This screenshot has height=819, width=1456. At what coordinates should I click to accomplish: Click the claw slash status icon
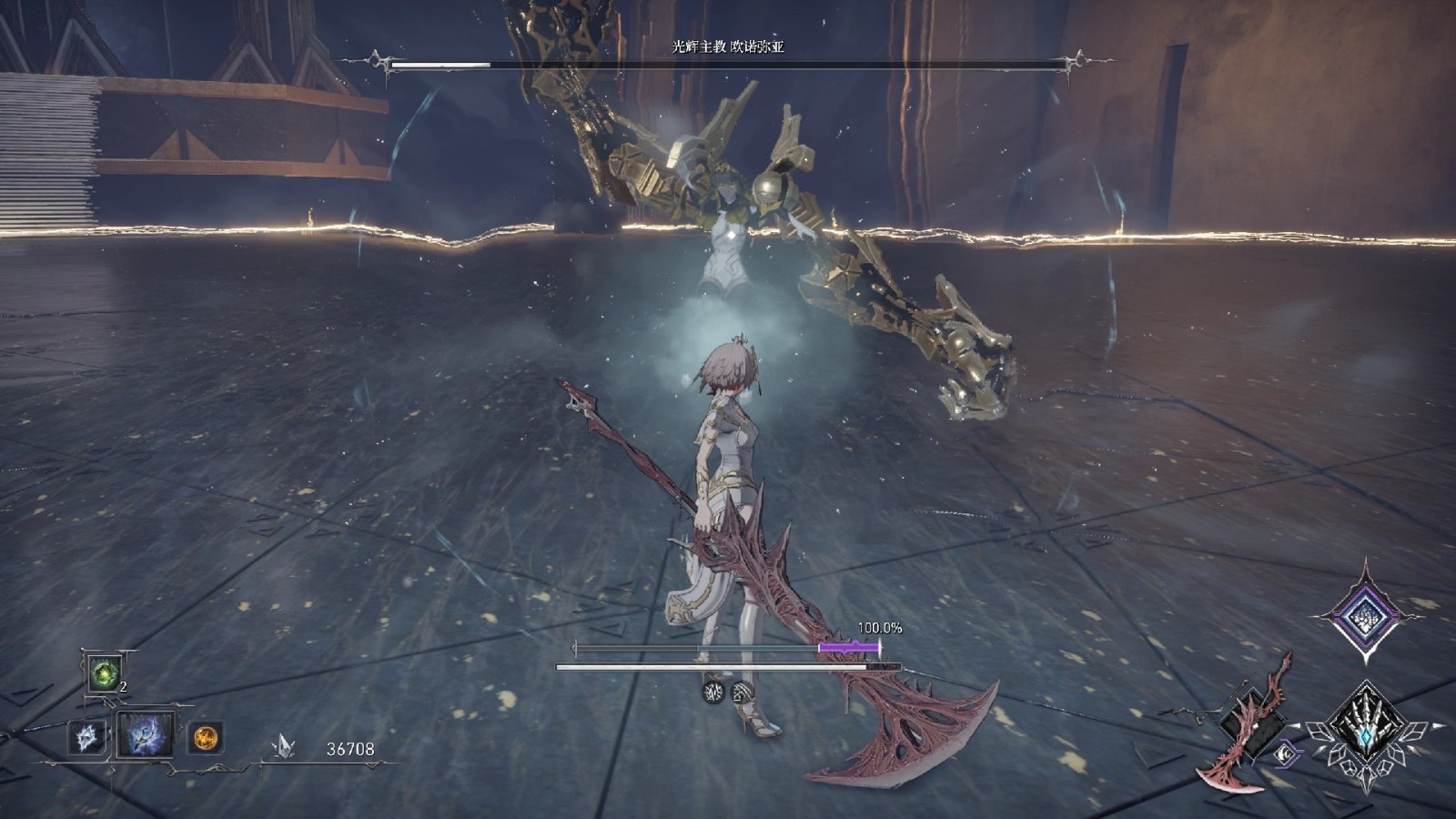point(743,693)
